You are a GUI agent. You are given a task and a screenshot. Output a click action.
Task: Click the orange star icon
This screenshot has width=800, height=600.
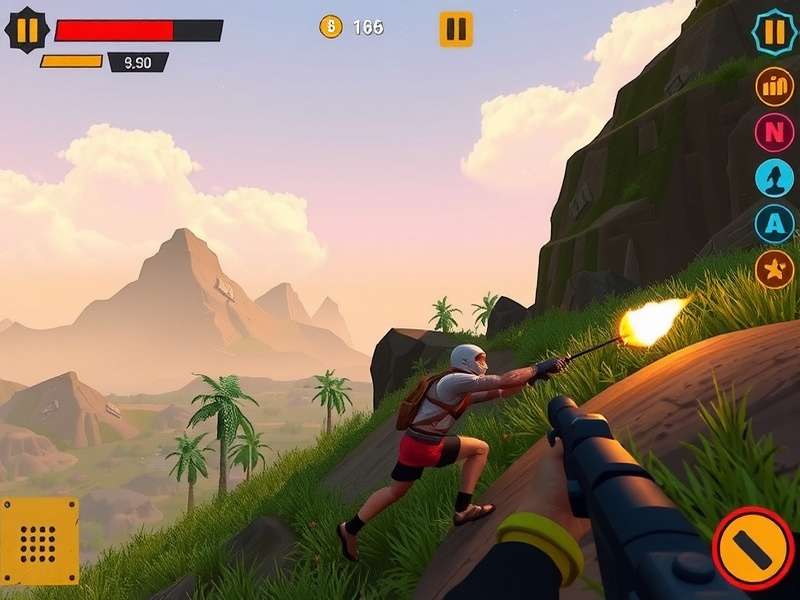click(x=774, y=268)
